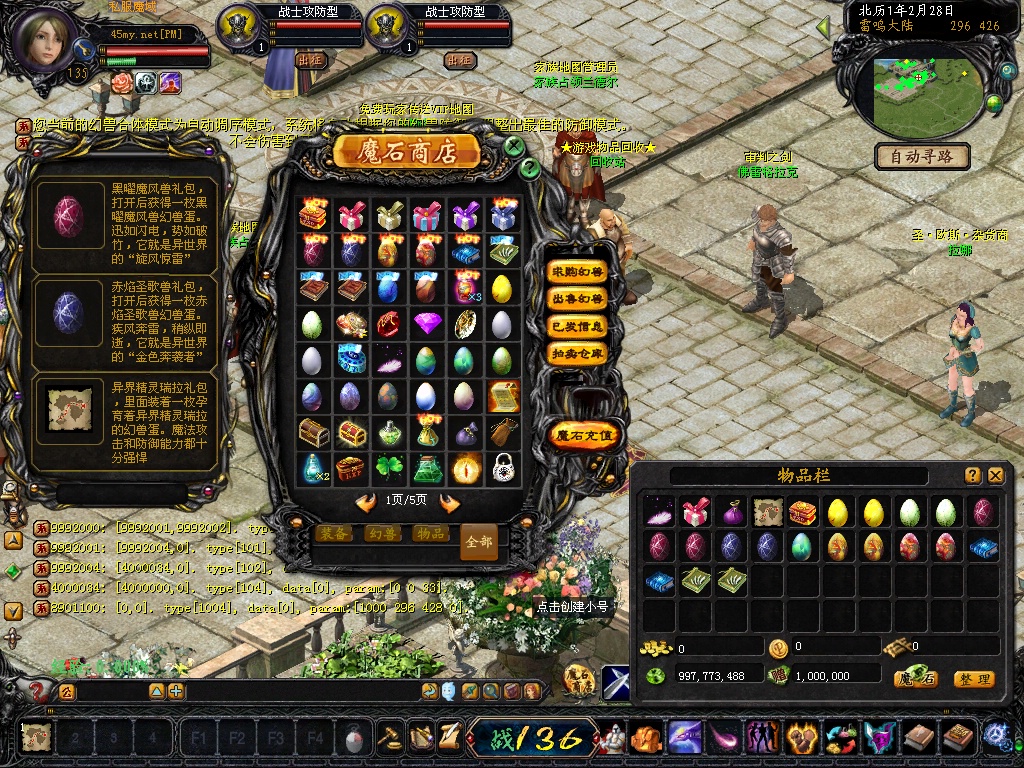Select the purple diamond gem in shop
The width and height of the screenshot is (1024, 768).
427,323
